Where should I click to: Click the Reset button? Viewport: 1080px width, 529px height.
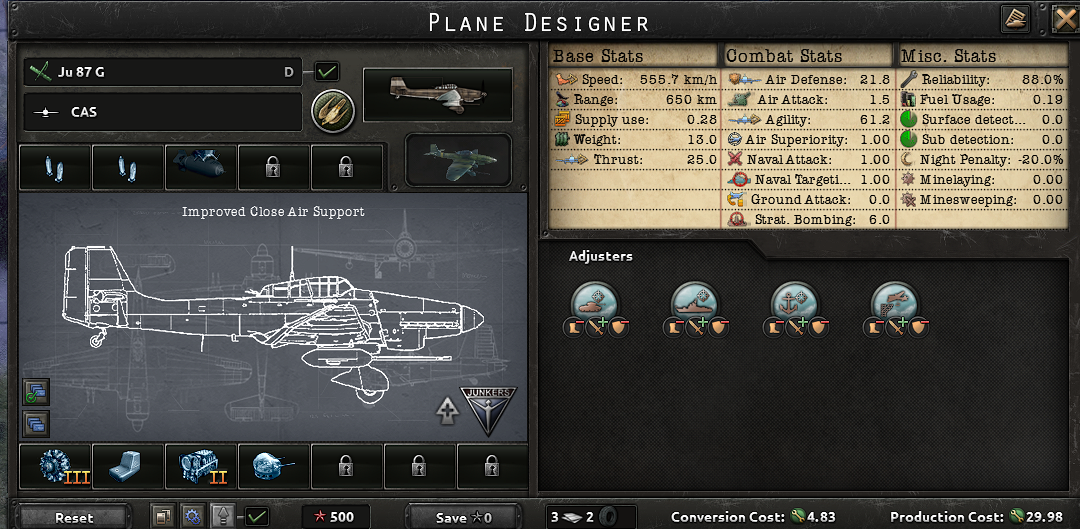pyautogui.click(x=74, y=517)
